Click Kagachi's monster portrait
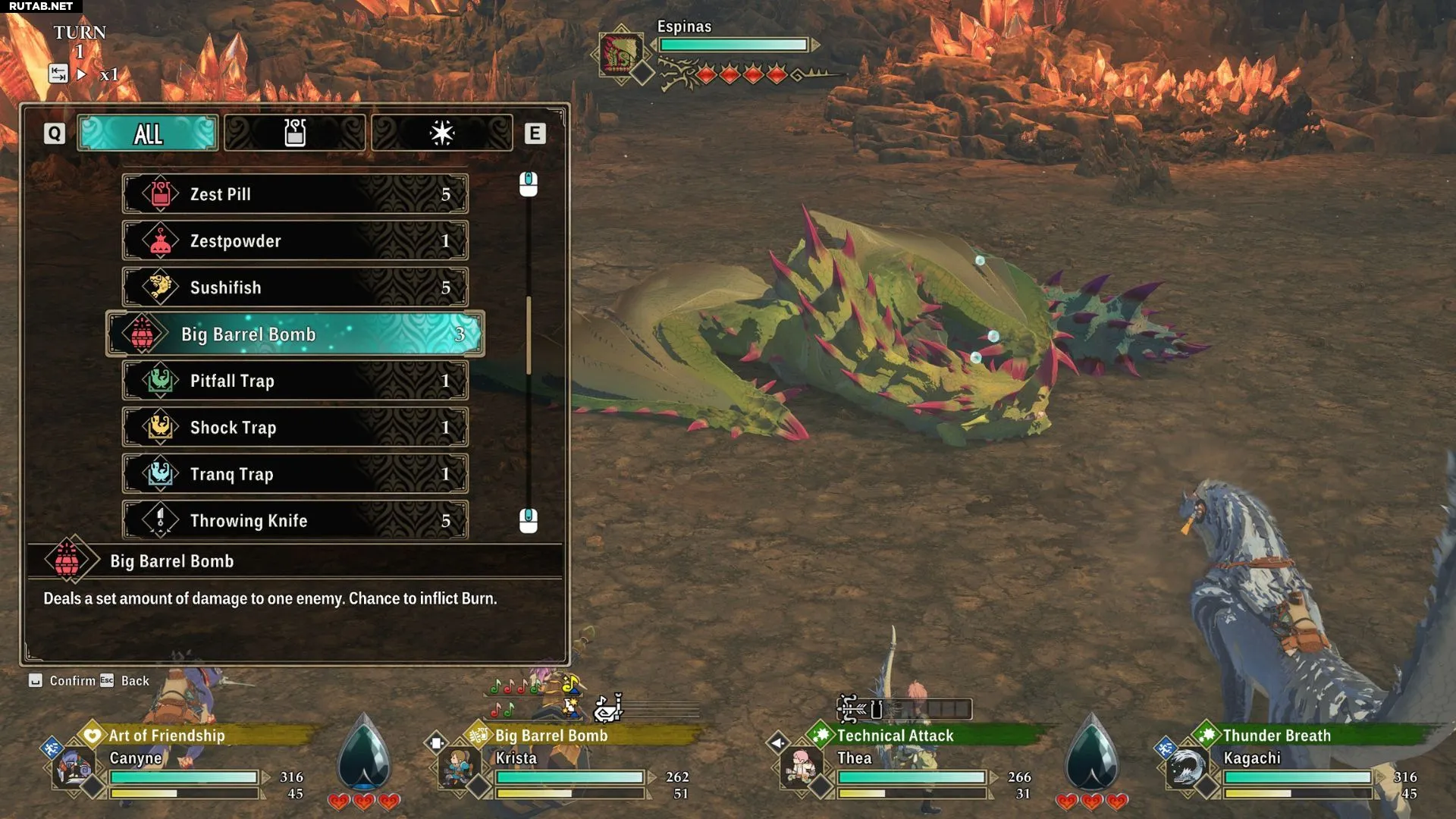This screenshot has width=1456, height=819. pyautogui.click(x=1185, y=768)
